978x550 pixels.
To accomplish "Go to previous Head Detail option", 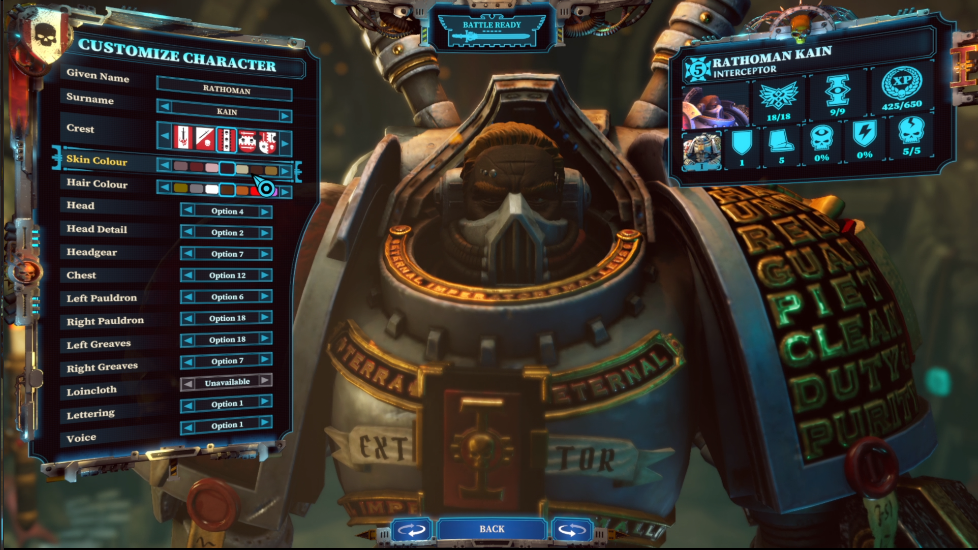I will (x=187, y=233).
